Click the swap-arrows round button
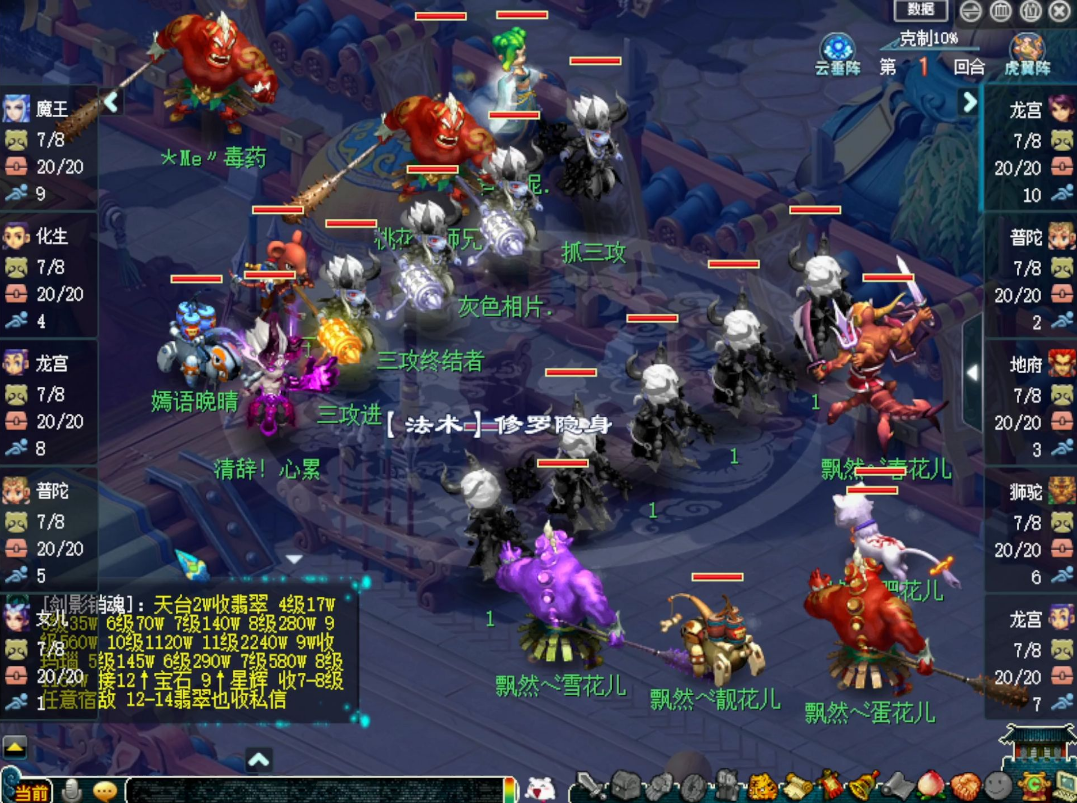This screenshot has height=803, width=1077. [x=970, y=11]
